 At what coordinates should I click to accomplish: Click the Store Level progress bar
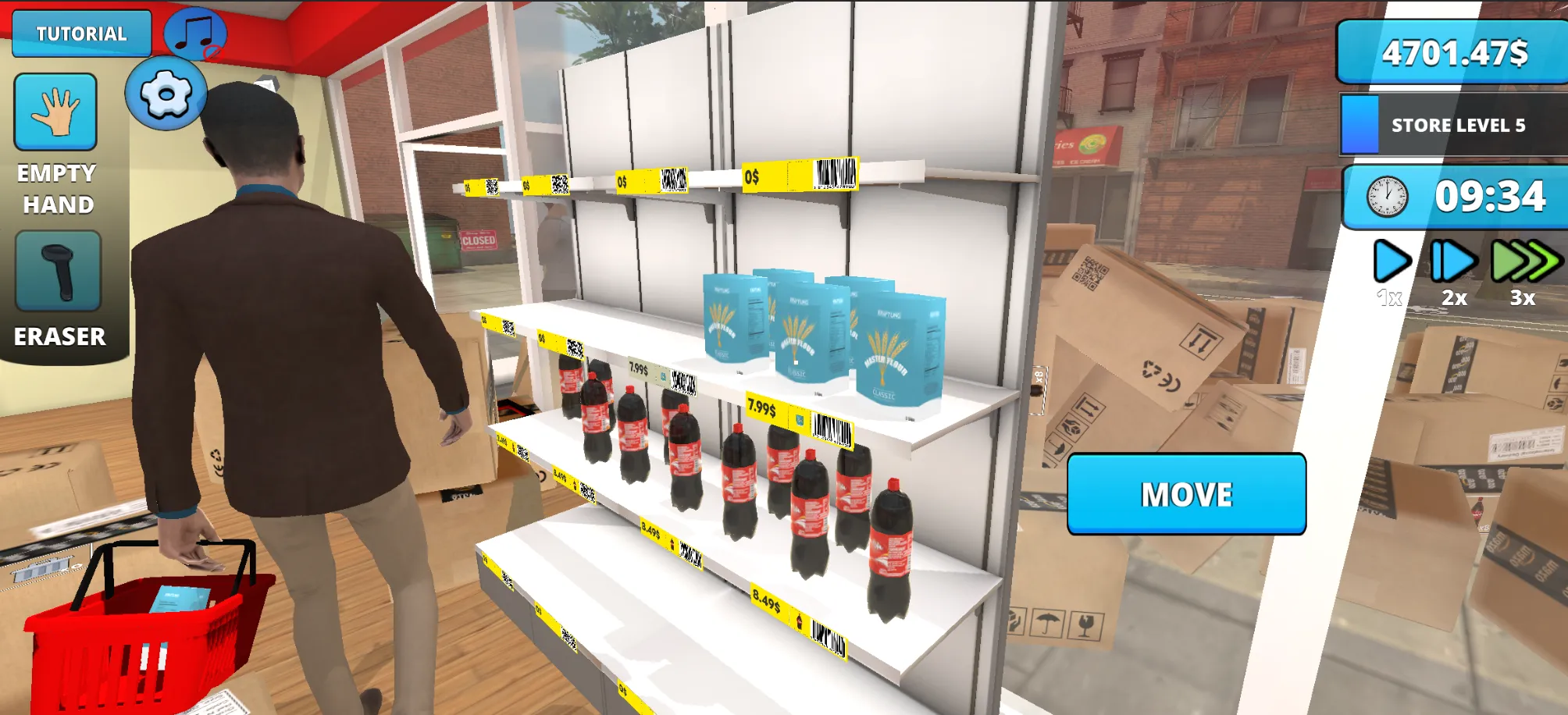1359,123
